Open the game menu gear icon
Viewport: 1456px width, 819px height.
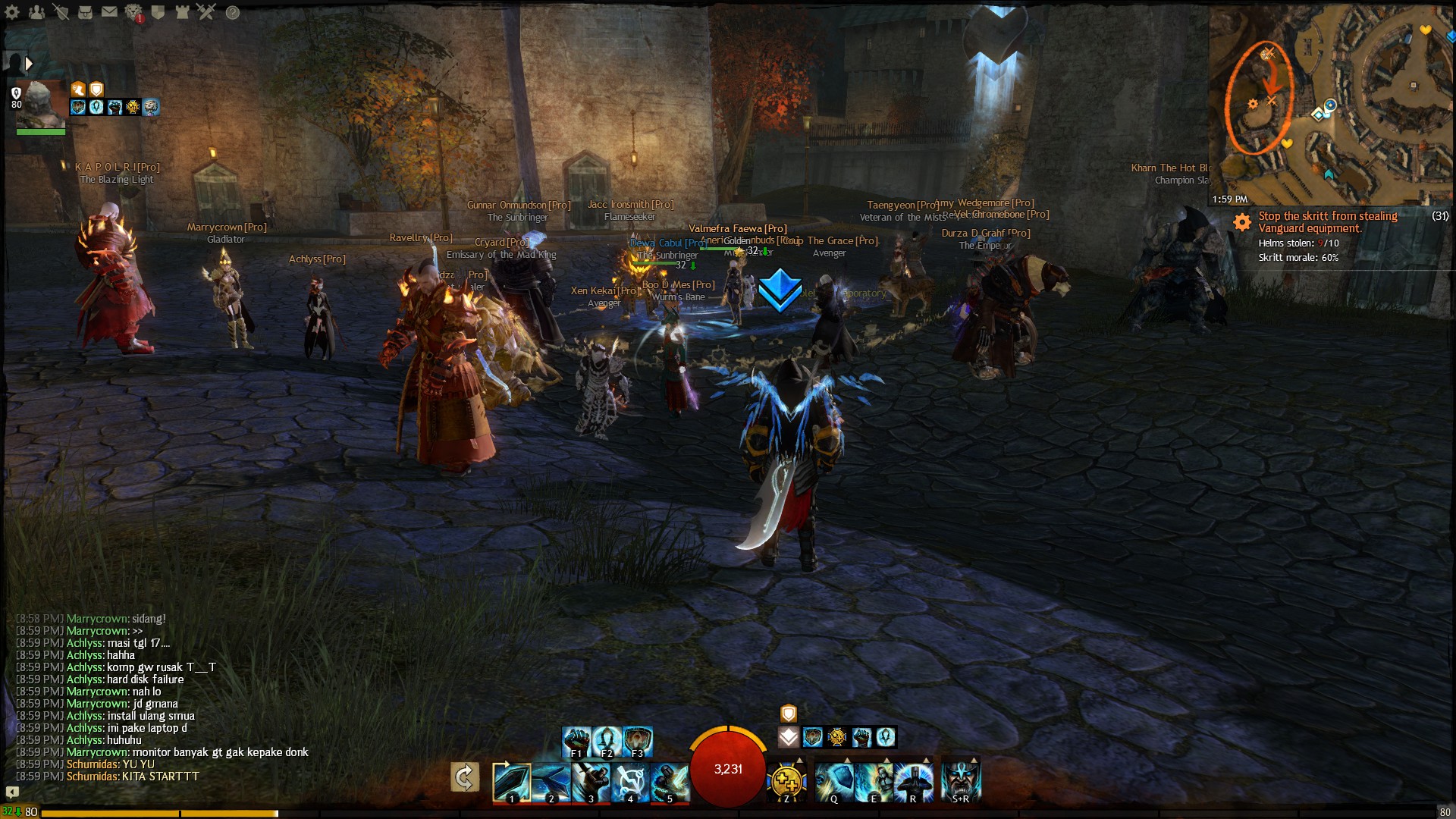coord(12,12)
